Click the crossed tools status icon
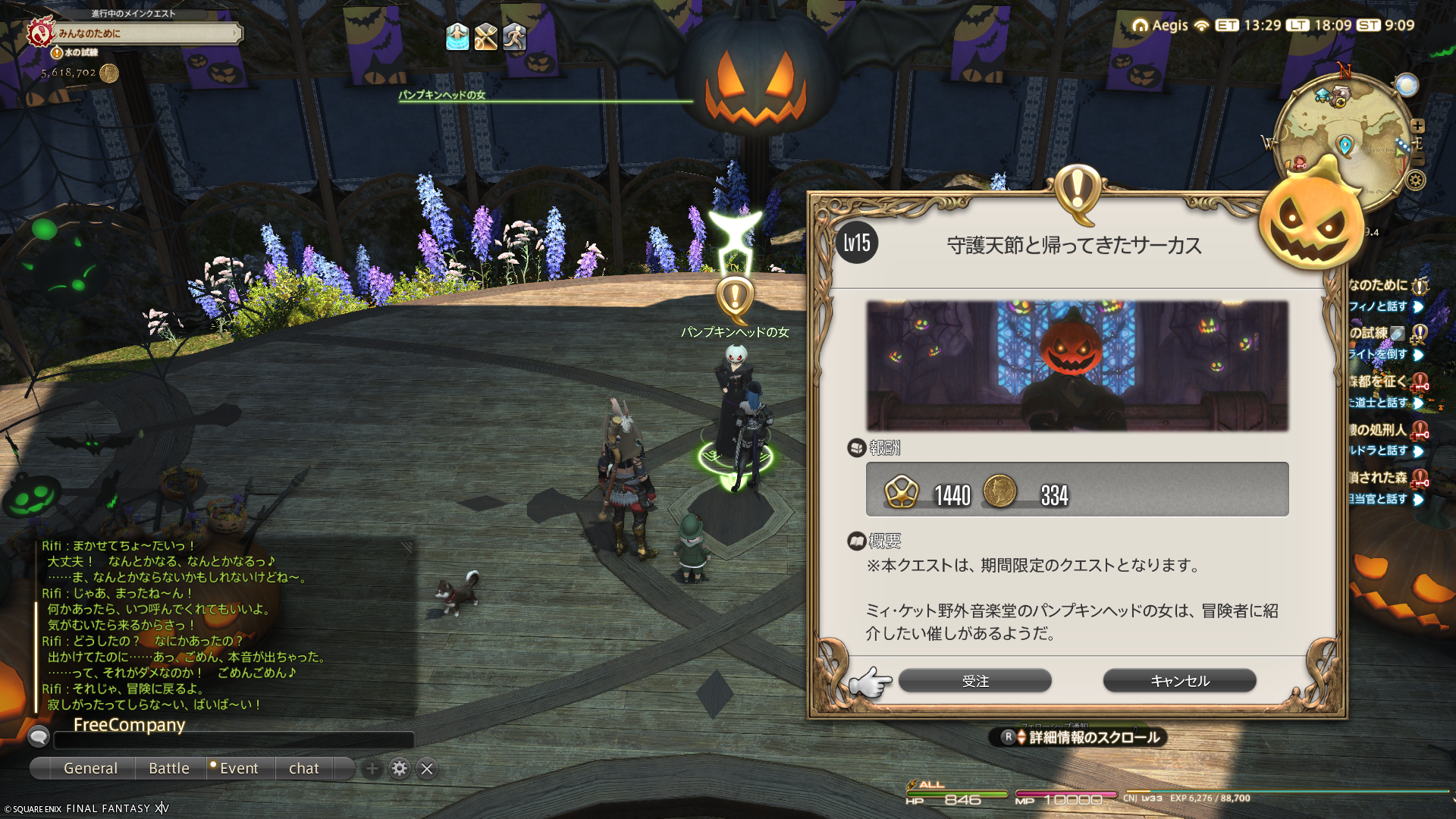The image size is (1456, 819). pyautogui.click(x=486, y=36)
